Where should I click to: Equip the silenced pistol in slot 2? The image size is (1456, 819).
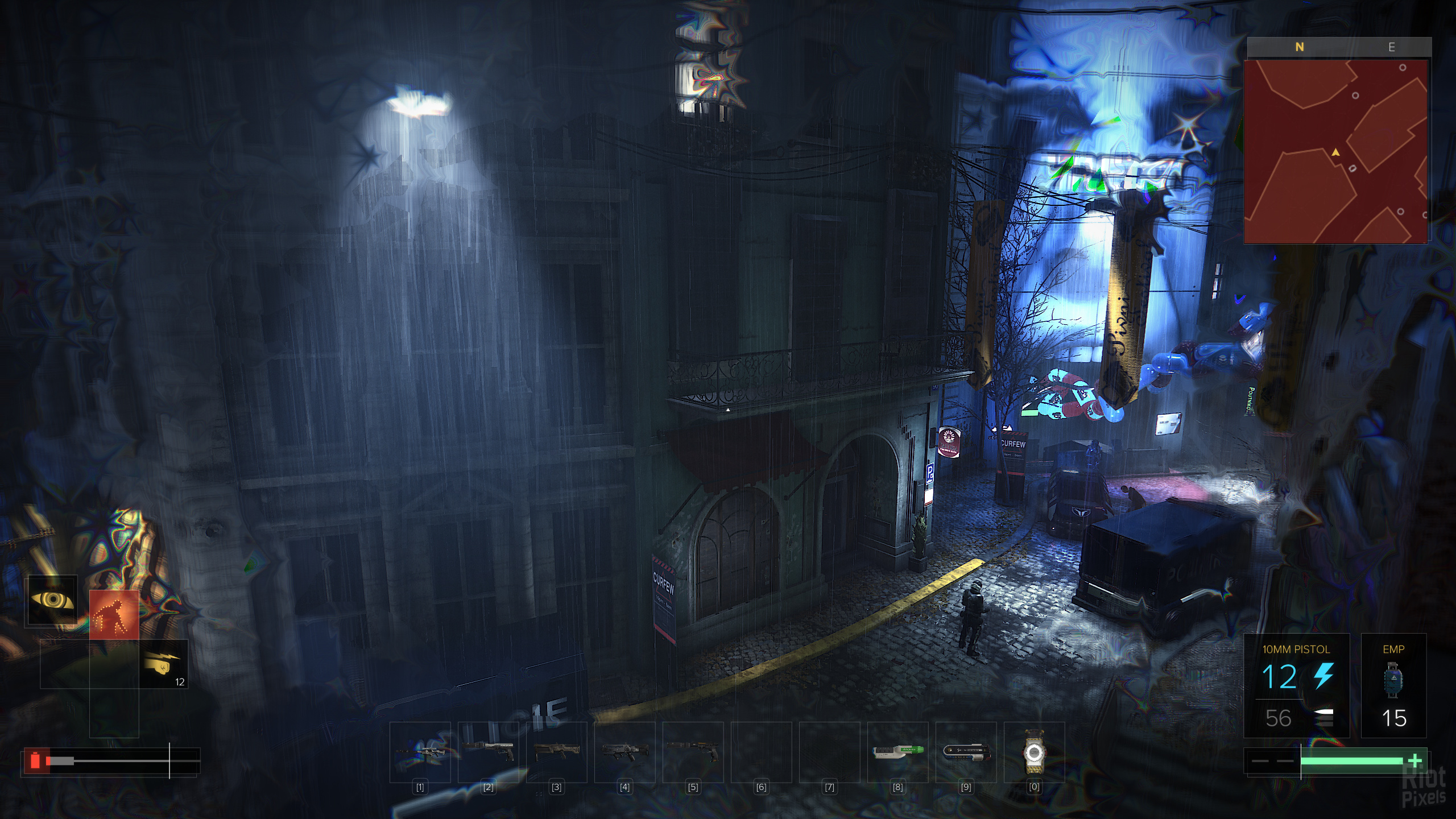click(488, 752)
